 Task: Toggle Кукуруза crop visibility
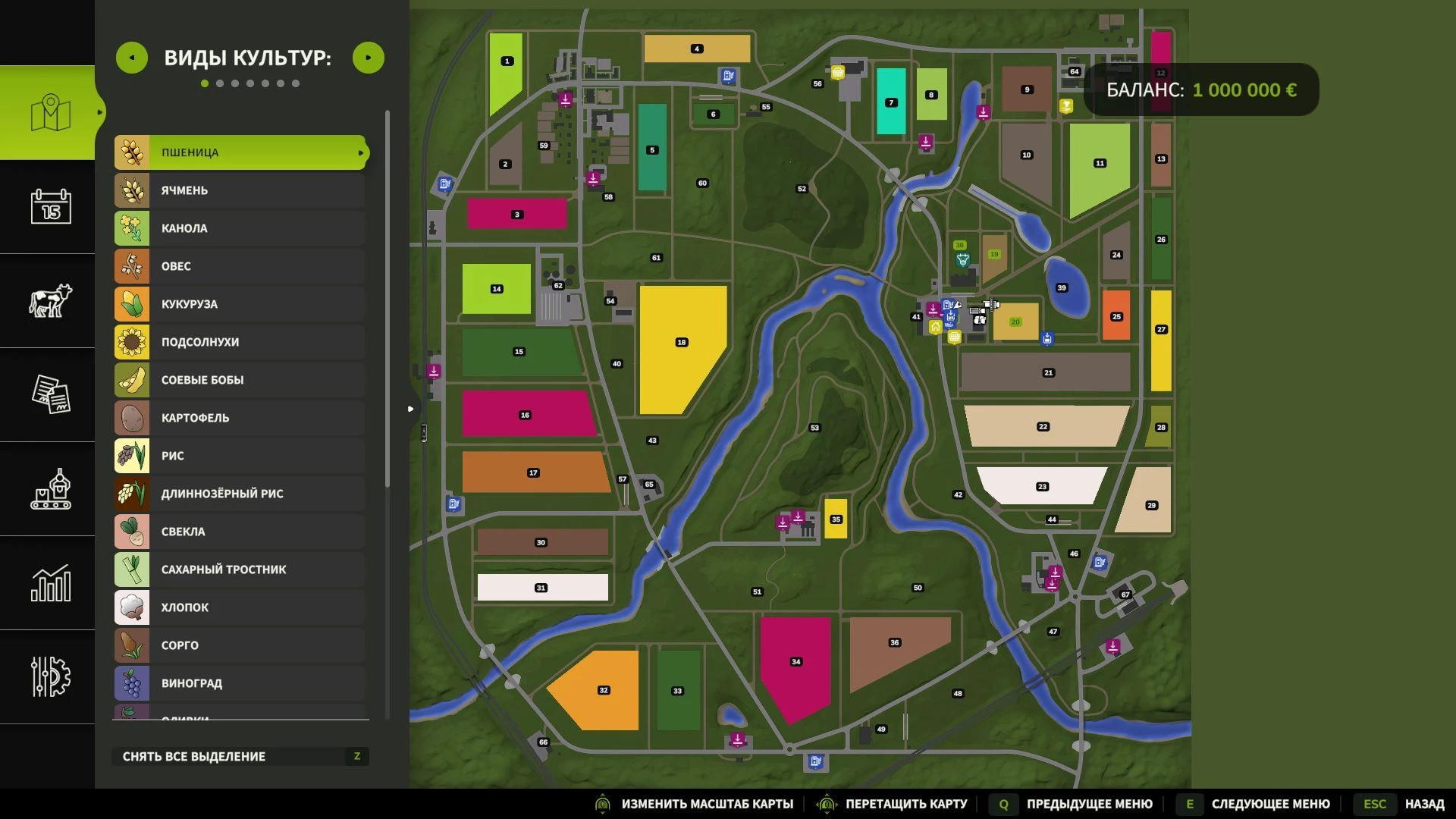pos(240,304)
